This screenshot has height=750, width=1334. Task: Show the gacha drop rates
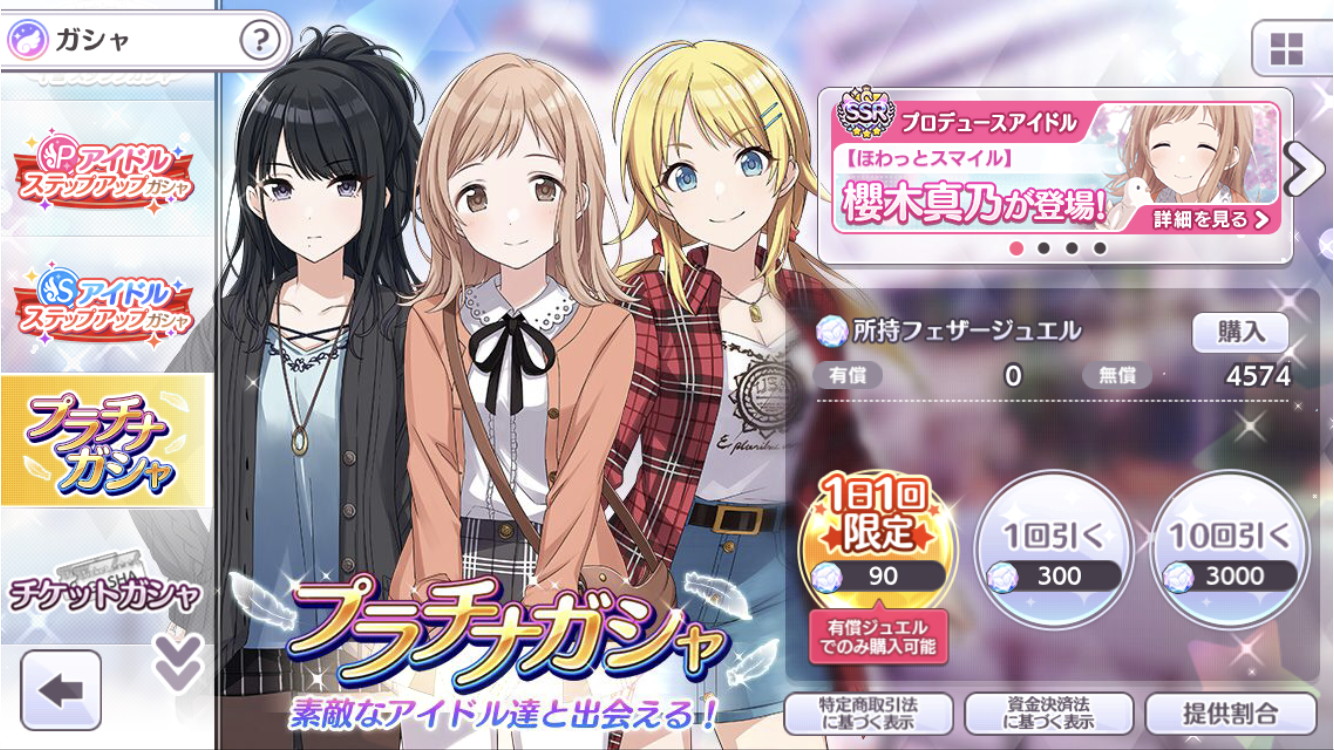(1230, 714)
